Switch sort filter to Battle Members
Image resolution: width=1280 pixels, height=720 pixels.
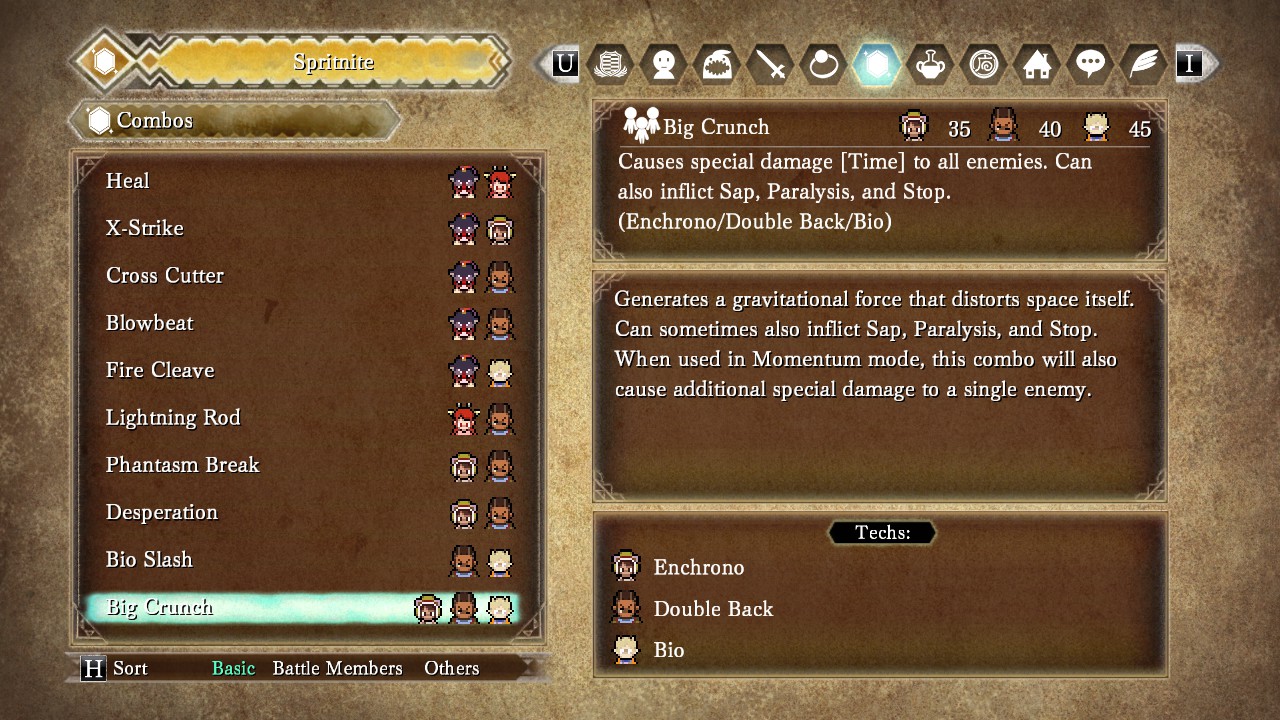[337, 668]
